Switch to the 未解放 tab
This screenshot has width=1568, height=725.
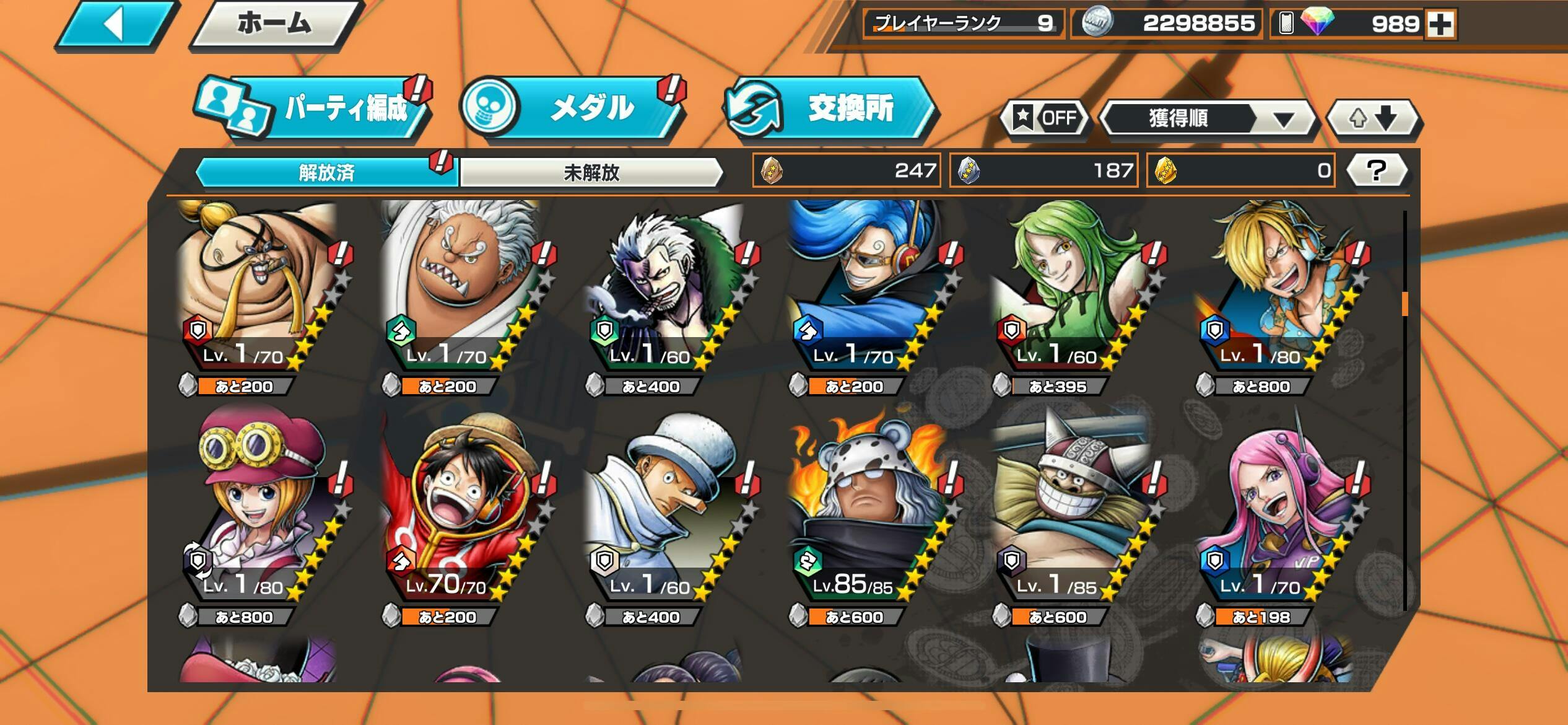591,172
